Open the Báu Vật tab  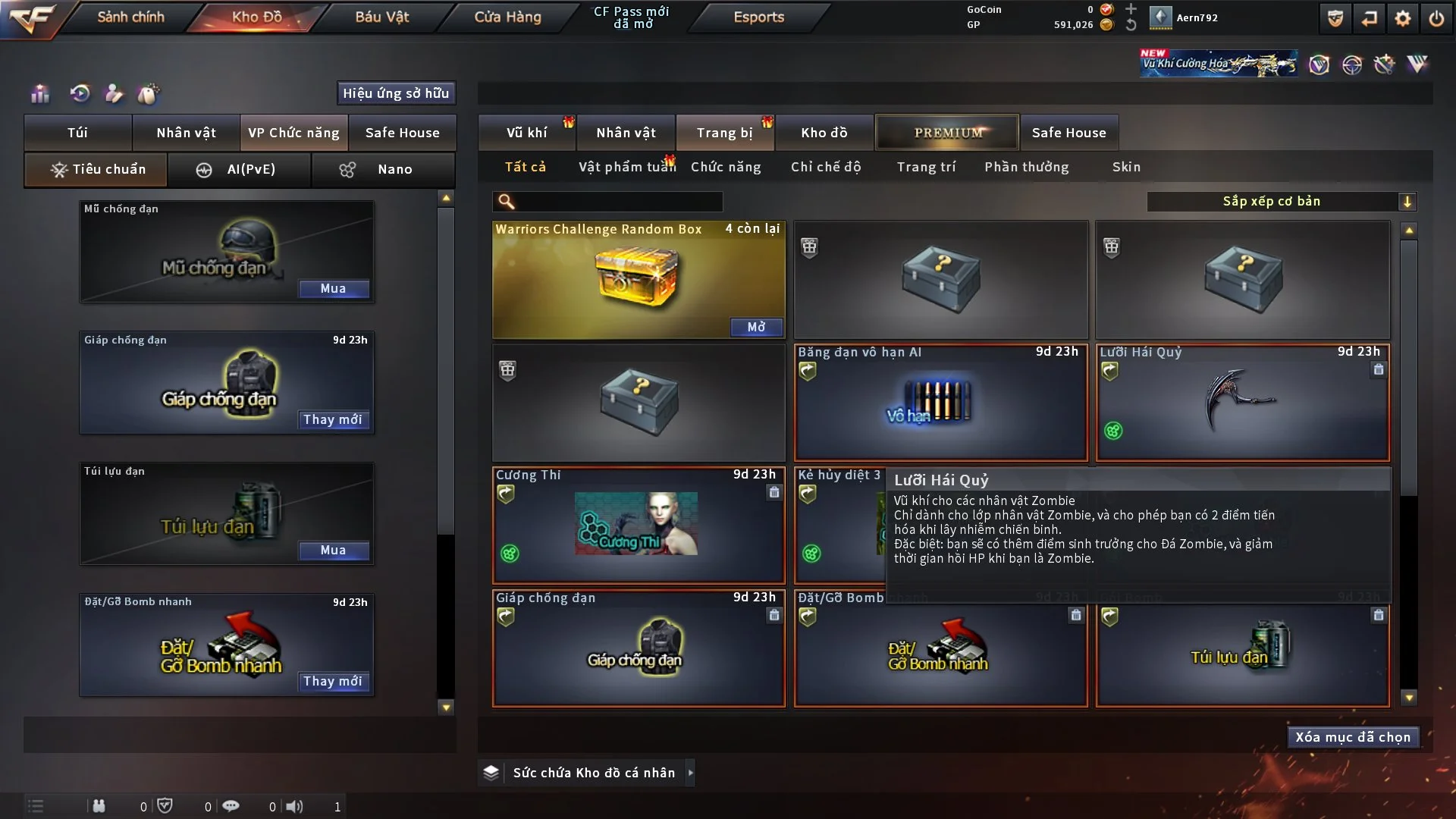(x=381, y=17)
